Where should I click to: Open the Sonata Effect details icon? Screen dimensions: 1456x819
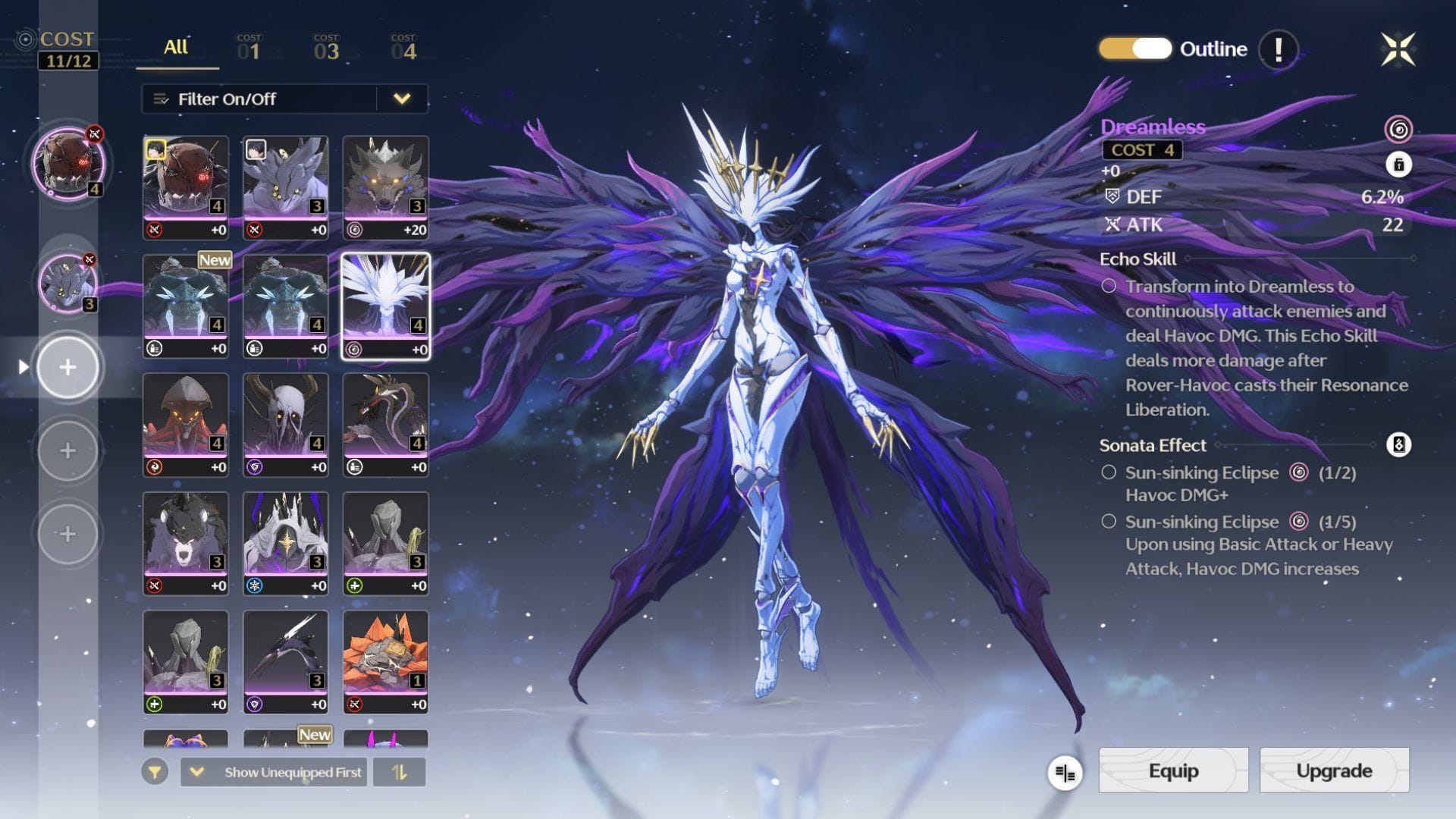(1398, 444)
